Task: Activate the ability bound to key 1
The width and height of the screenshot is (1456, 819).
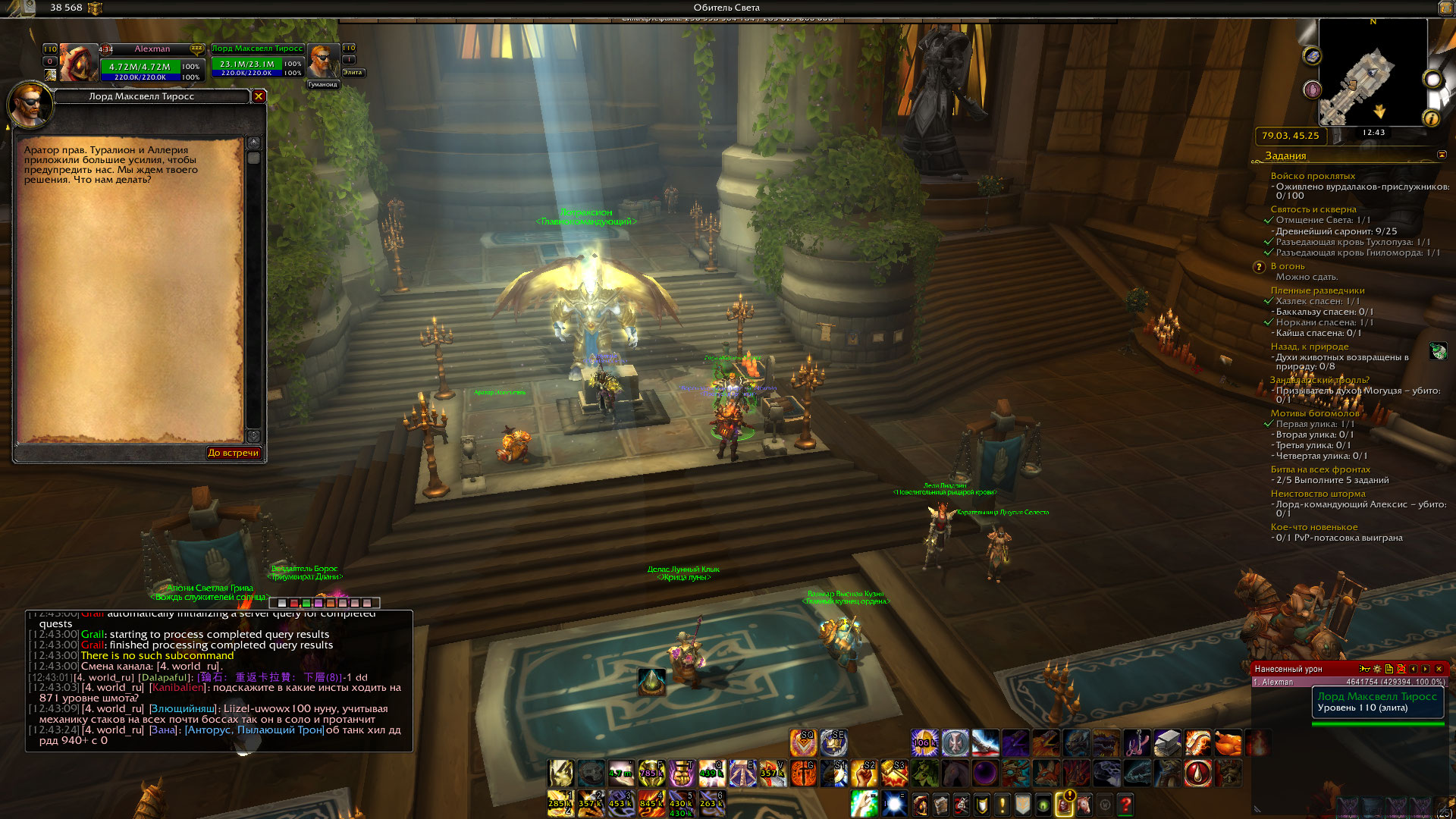Action: [560, 803]
